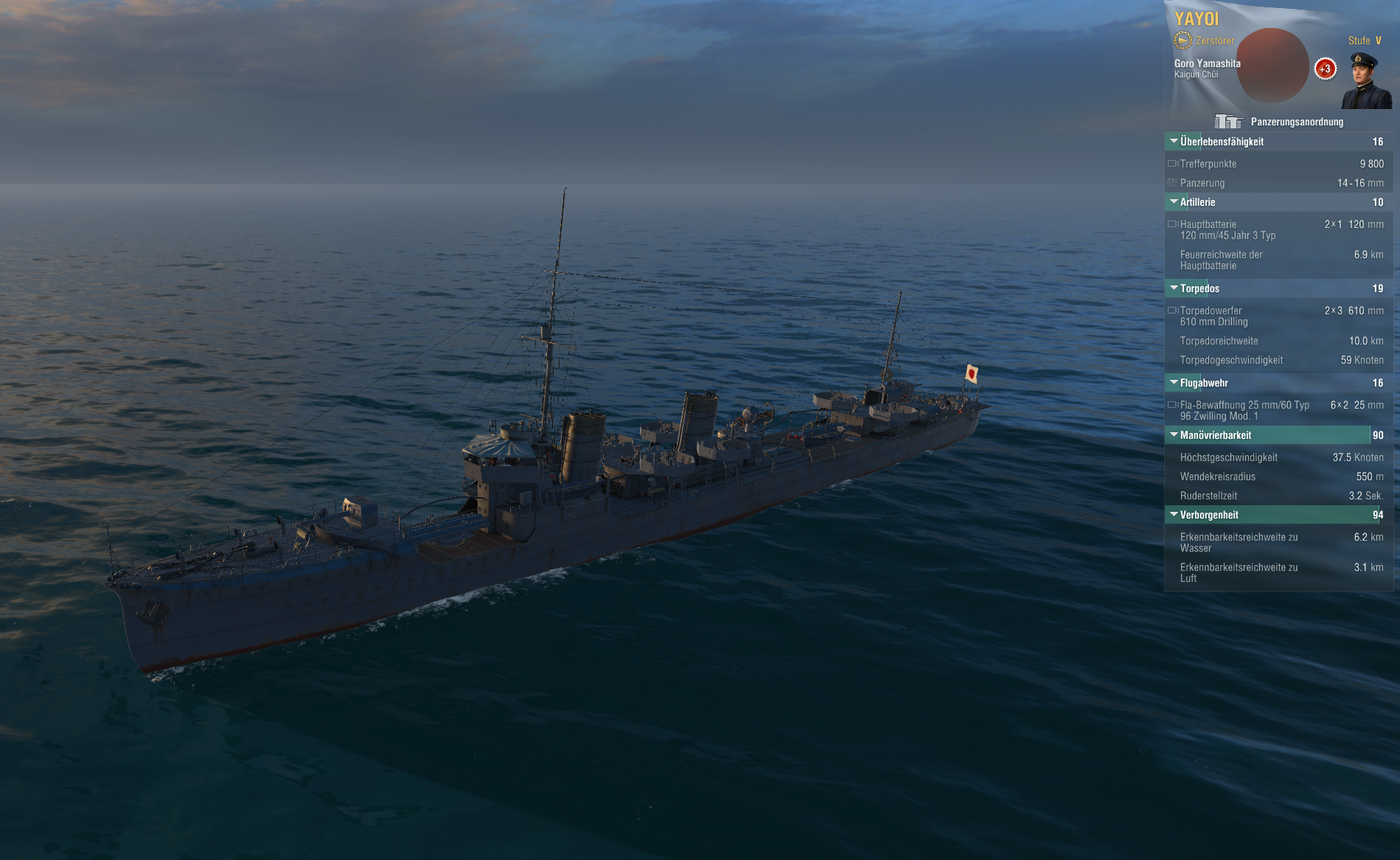Toggle the Manövrierbarkeit section header

click(x=1216, y=435)
